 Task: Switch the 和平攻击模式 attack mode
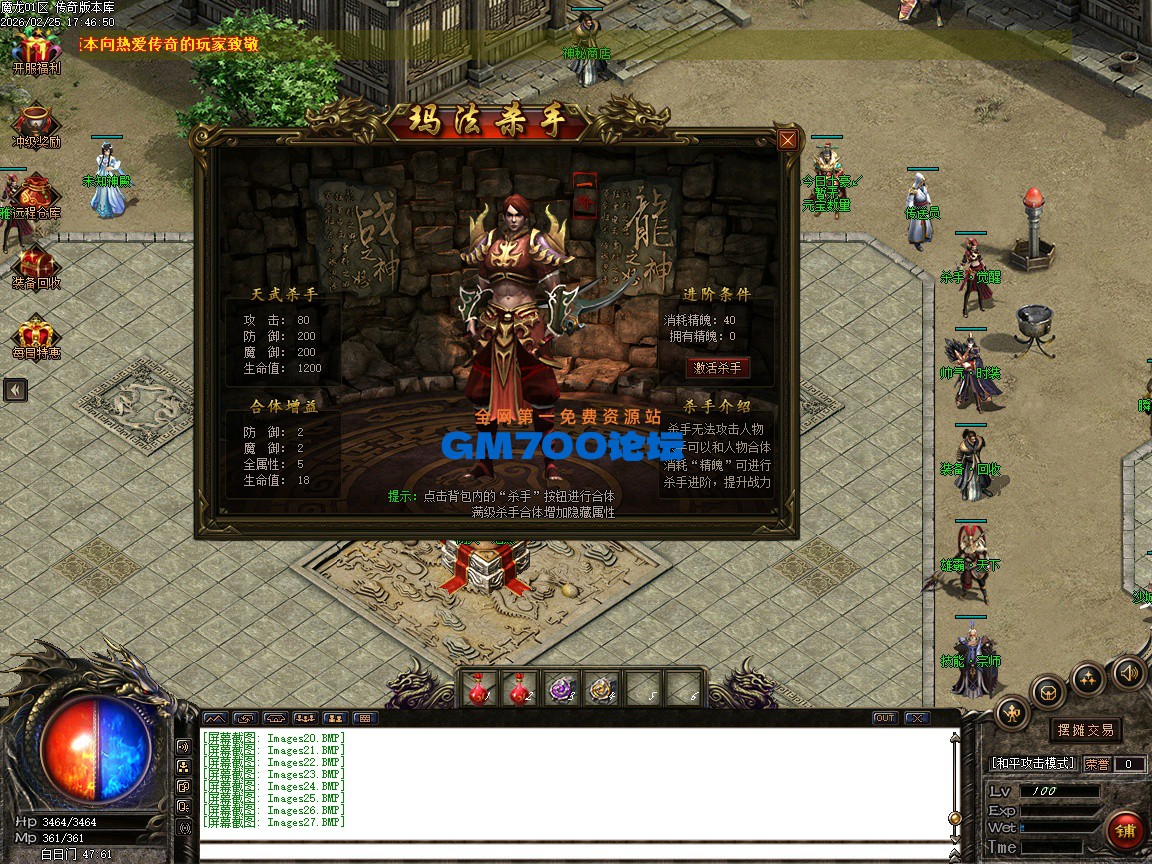[x=1033, y=764]
